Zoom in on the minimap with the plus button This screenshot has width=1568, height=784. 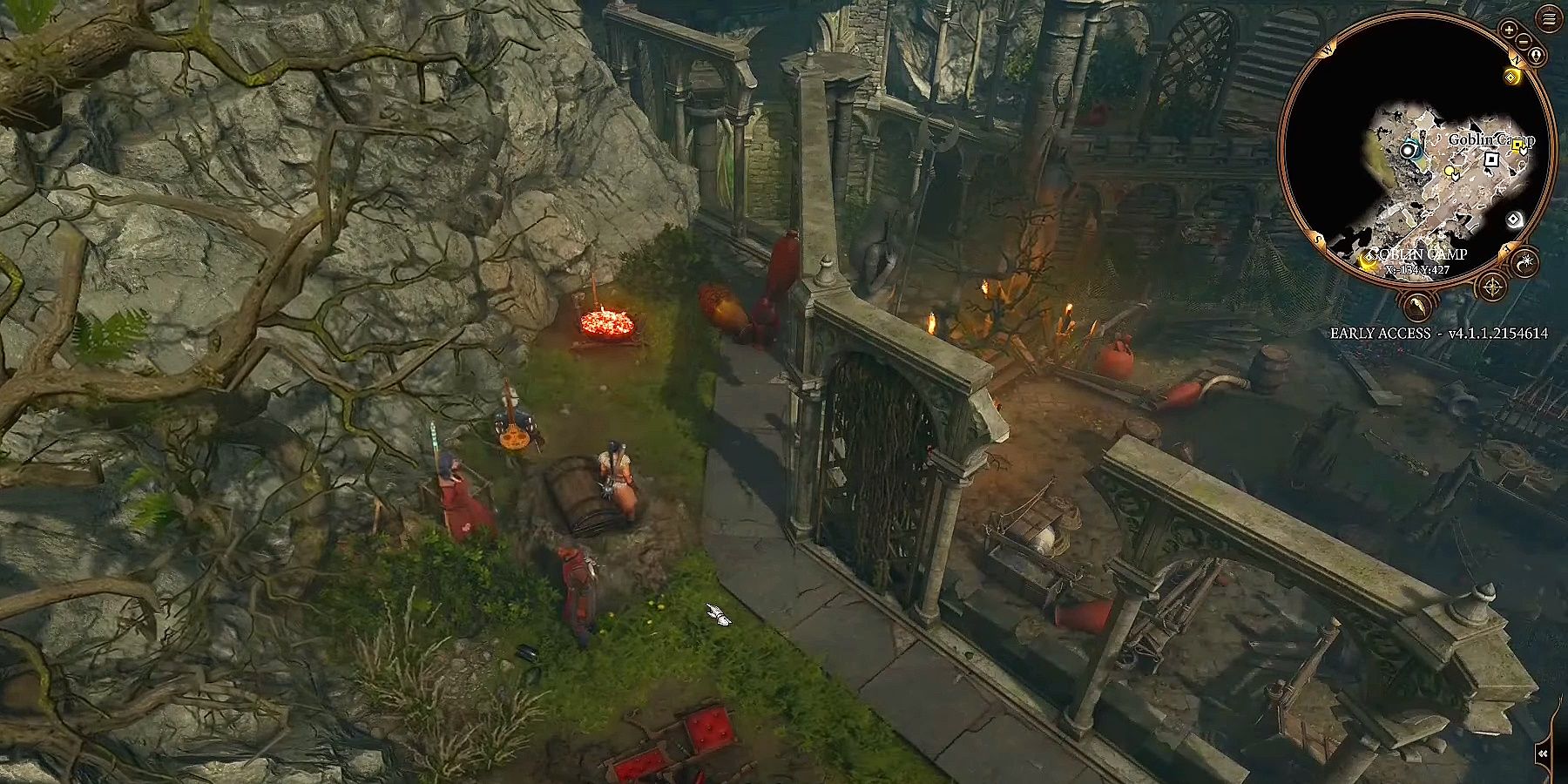1508,29
